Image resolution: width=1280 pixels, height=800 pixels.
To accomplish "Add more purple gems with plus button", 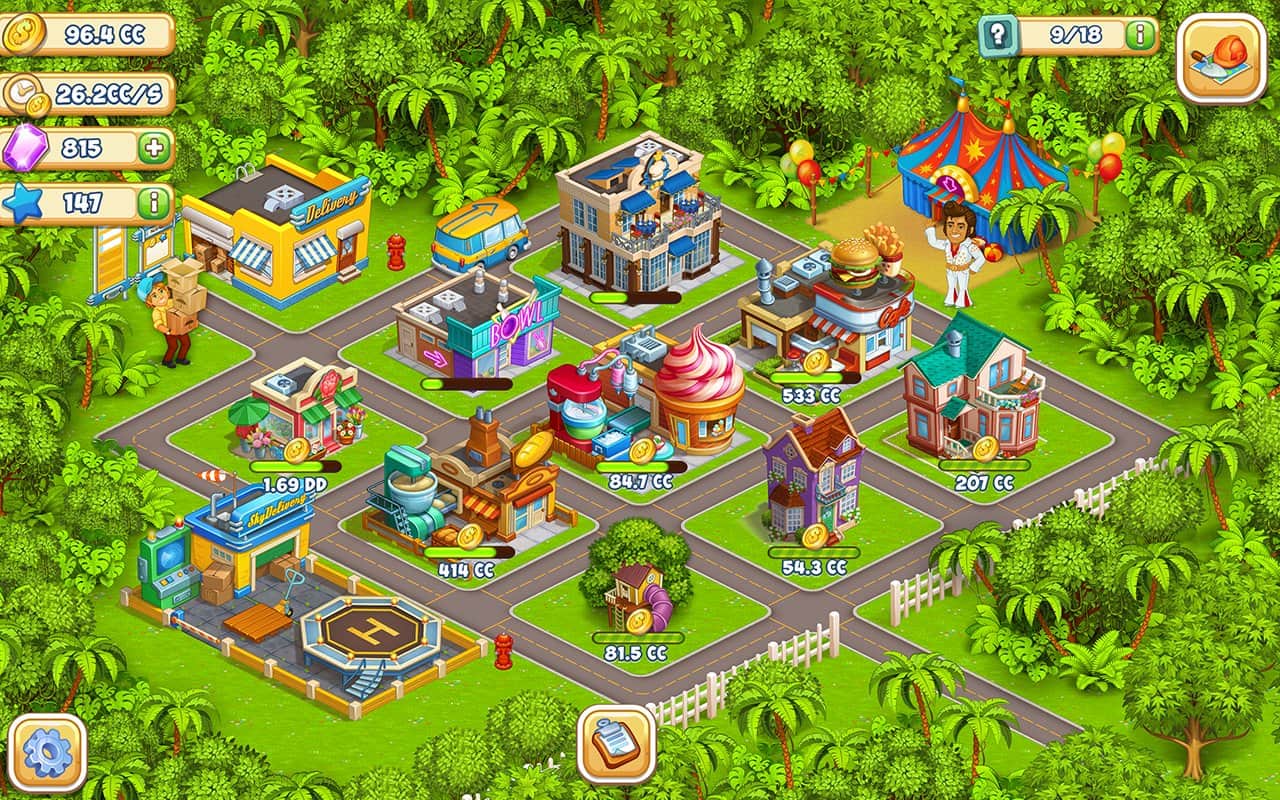I will click(x=154, y=149).
